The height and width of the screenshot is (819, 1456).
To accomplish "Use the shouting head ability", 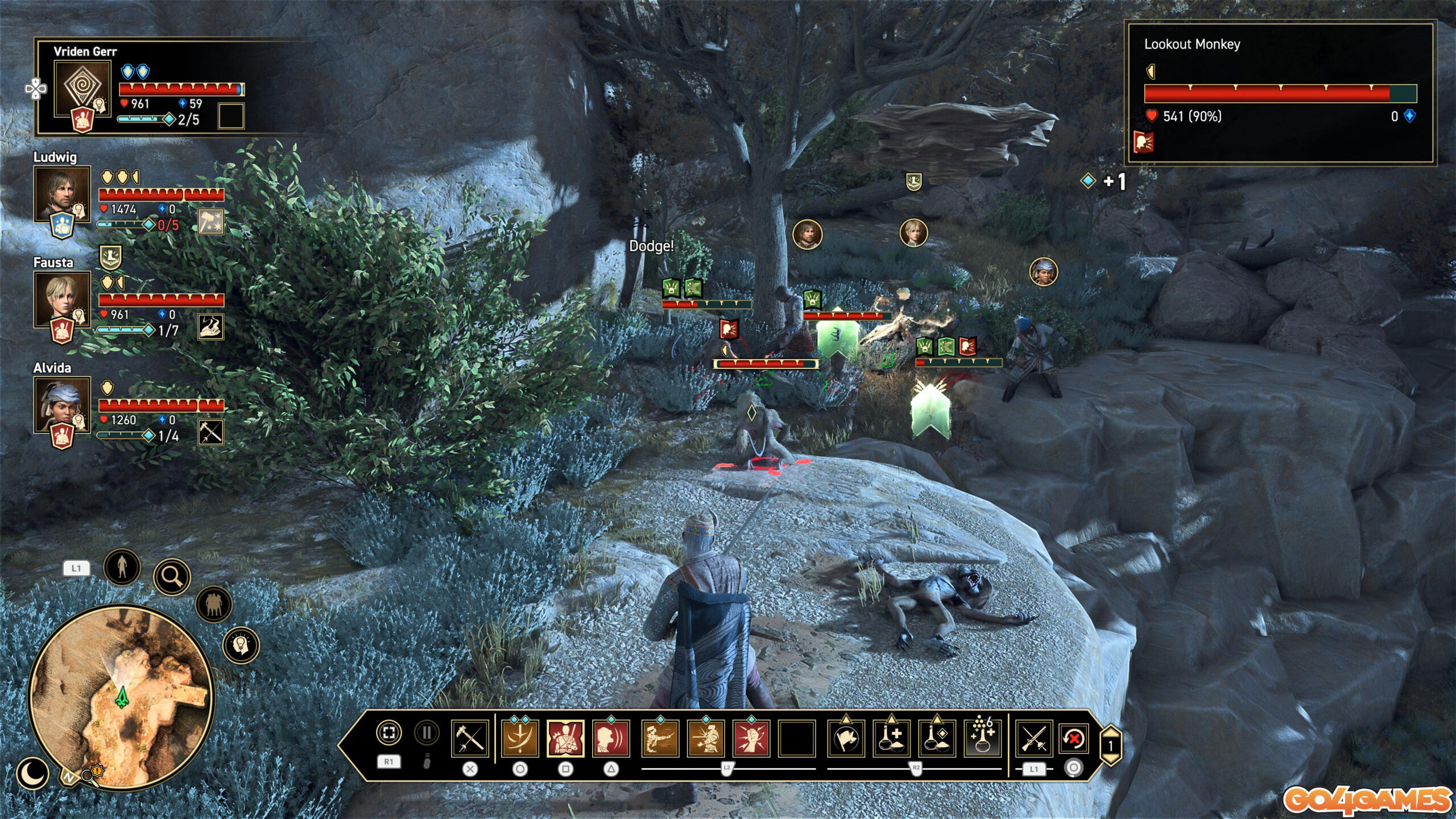I will point(611,738).
